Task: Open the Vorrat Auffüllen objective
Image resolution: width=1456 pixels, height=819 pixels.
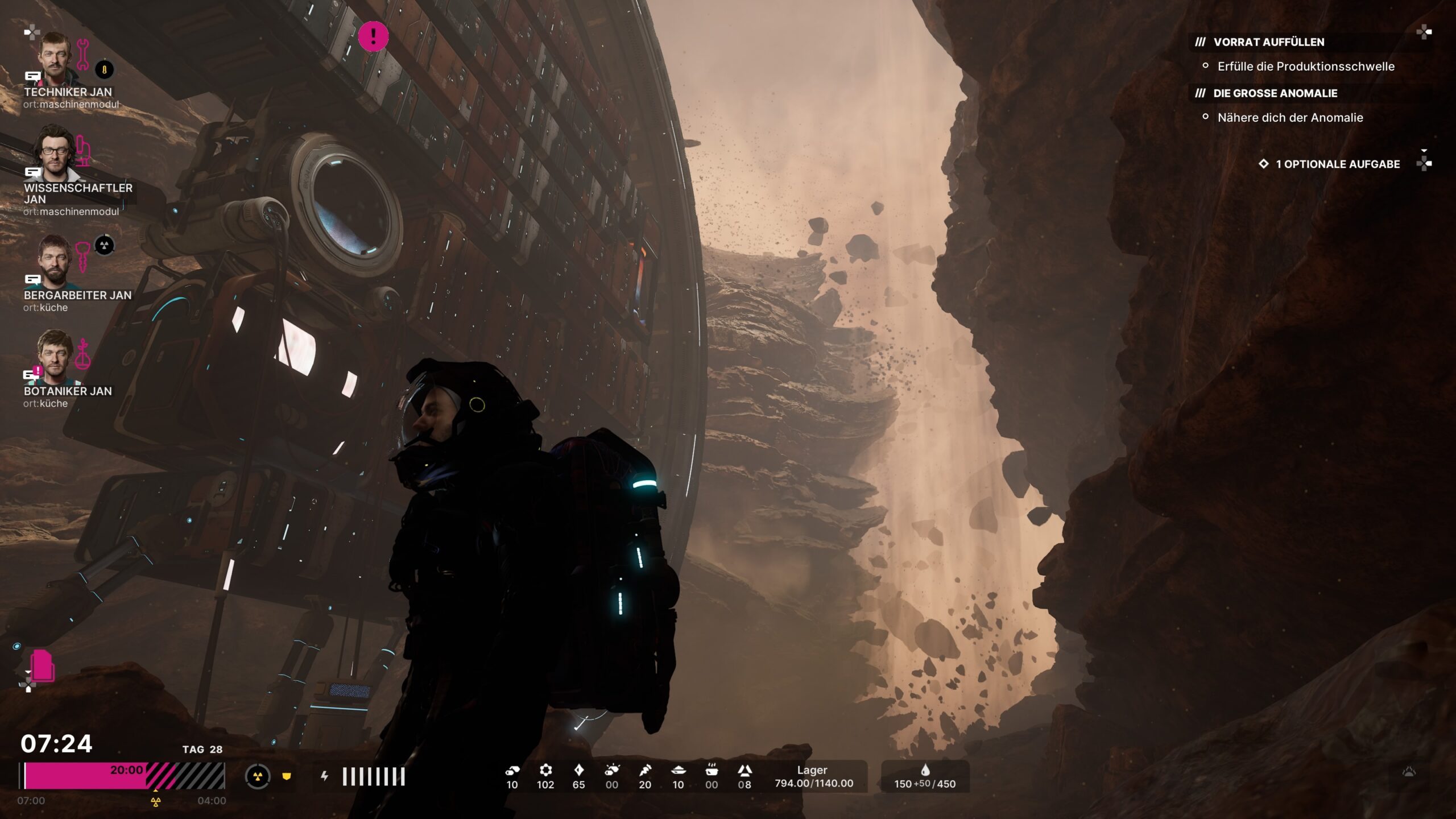Action: click(1268, 42)
